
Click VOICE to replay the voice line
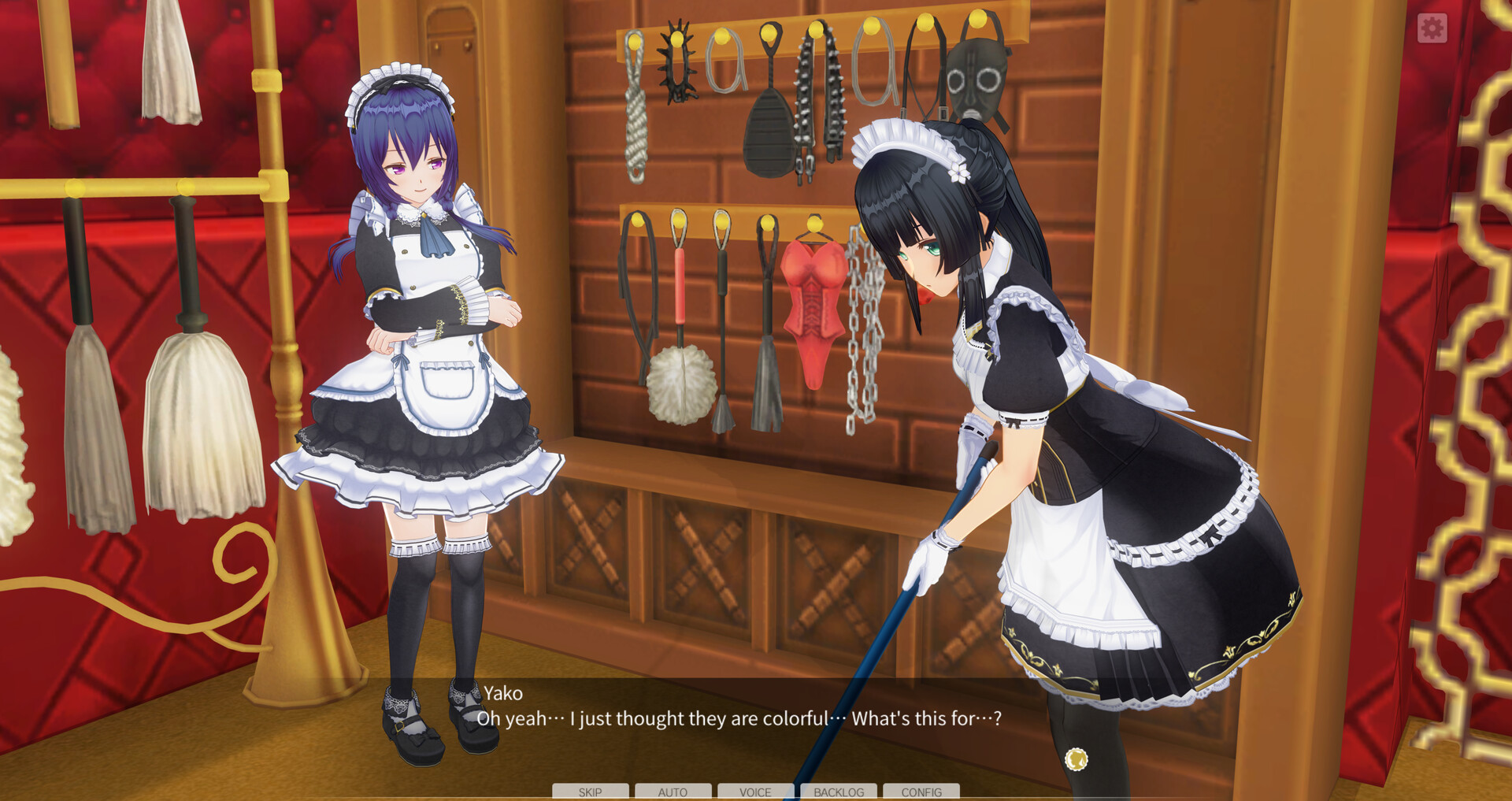click(756, 792)
